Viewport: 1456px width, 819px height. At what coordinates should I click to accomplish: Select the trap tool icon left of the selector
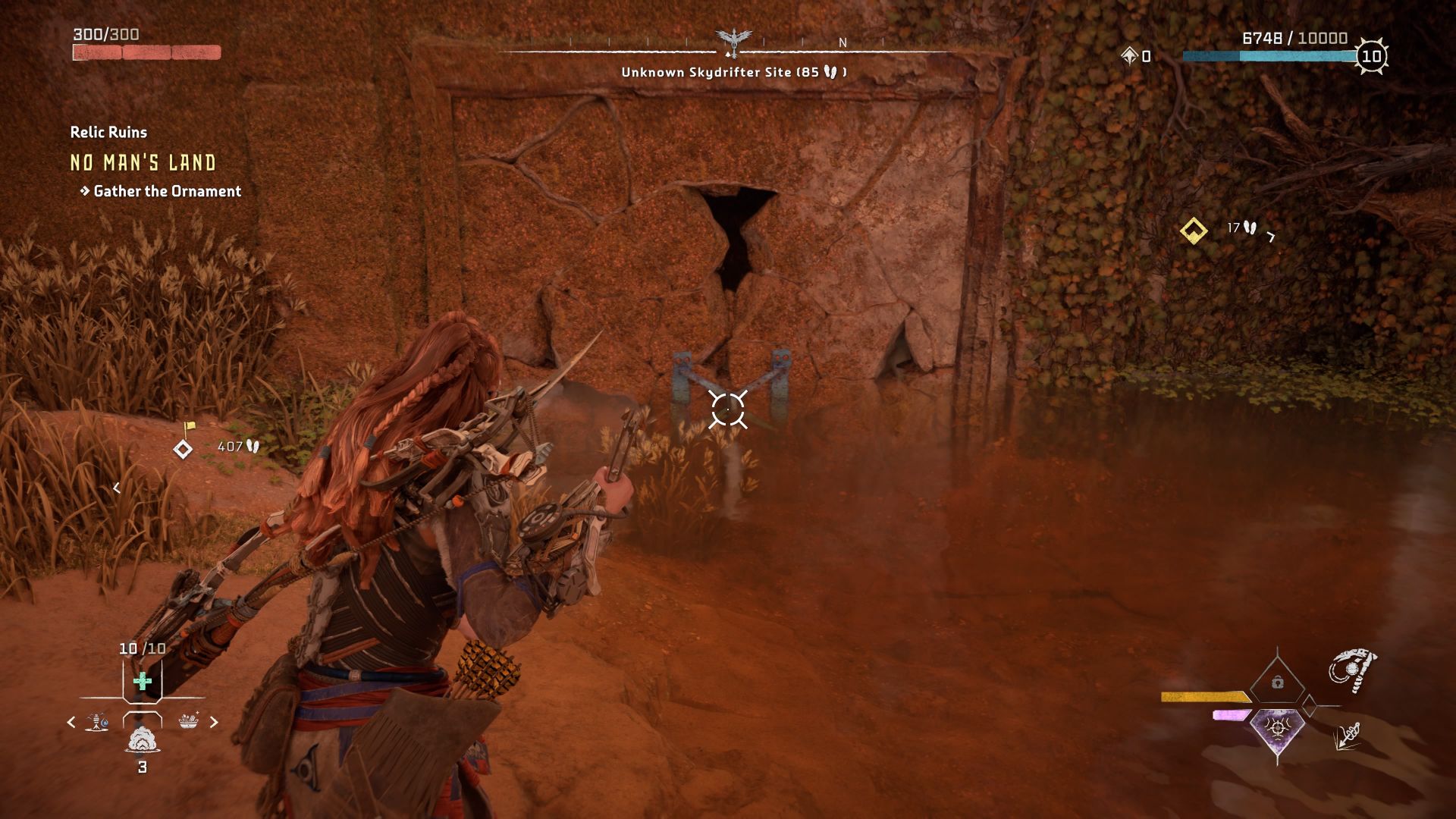[x=96, y=721]
